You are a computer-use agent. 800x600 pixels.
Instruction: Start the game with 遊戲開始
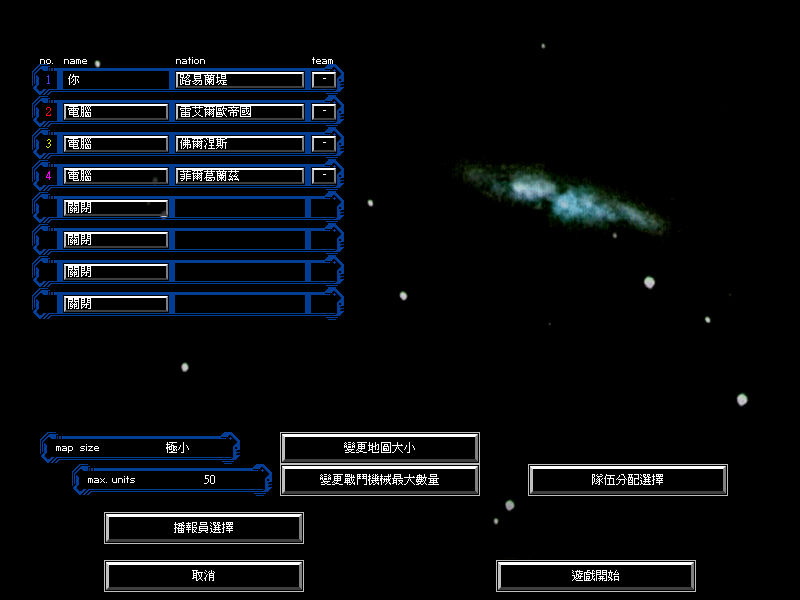[x=596, y=576]
